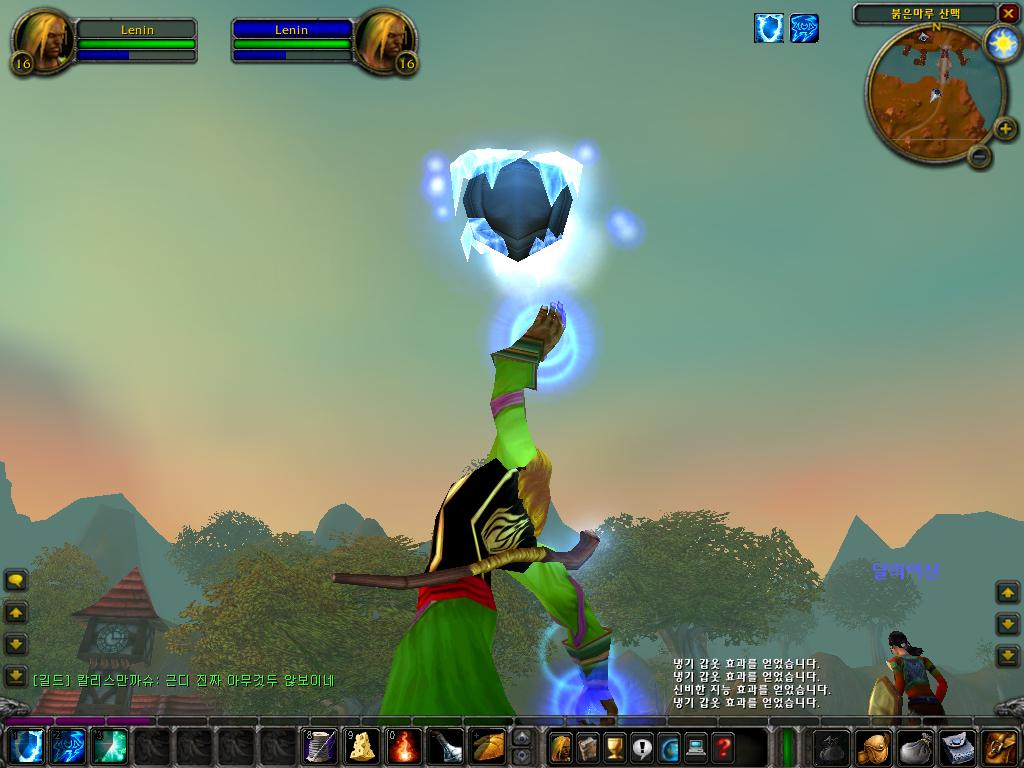Click the Arcane Intellect buff icon
This screenshot has height=768, width=1024.
[804, 28]
